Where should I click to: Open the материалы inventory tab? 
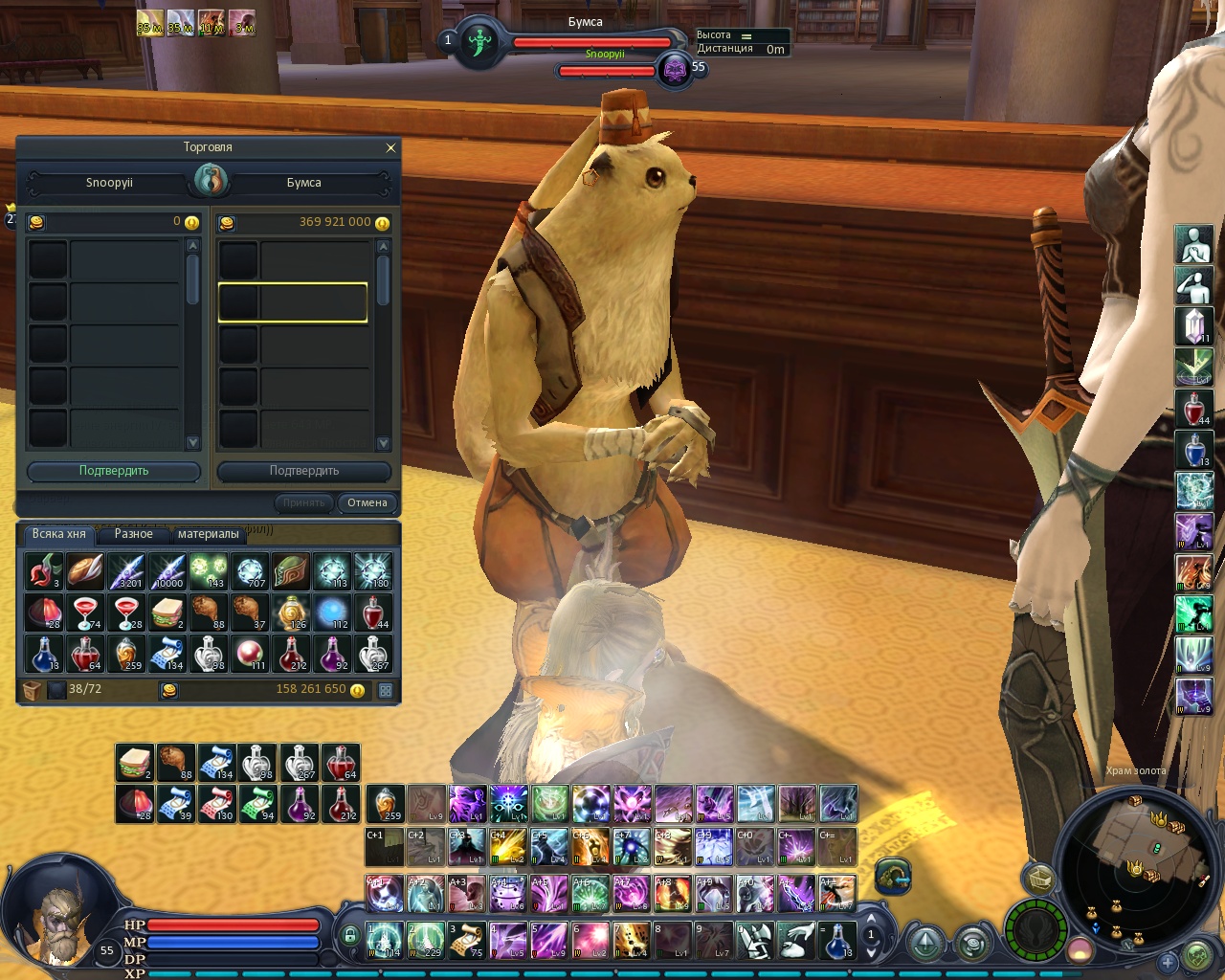pyautogui.click(x=208, y=534)
